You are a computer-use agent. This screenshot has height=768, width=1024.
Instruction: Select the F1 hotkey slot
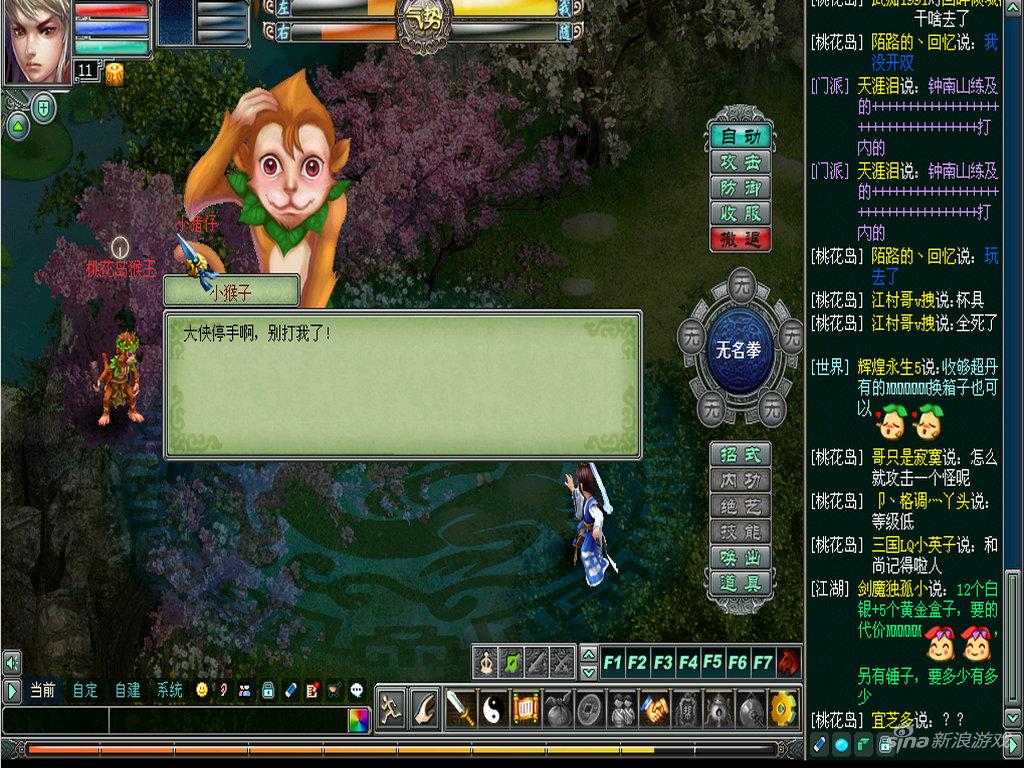coord(612,662)
